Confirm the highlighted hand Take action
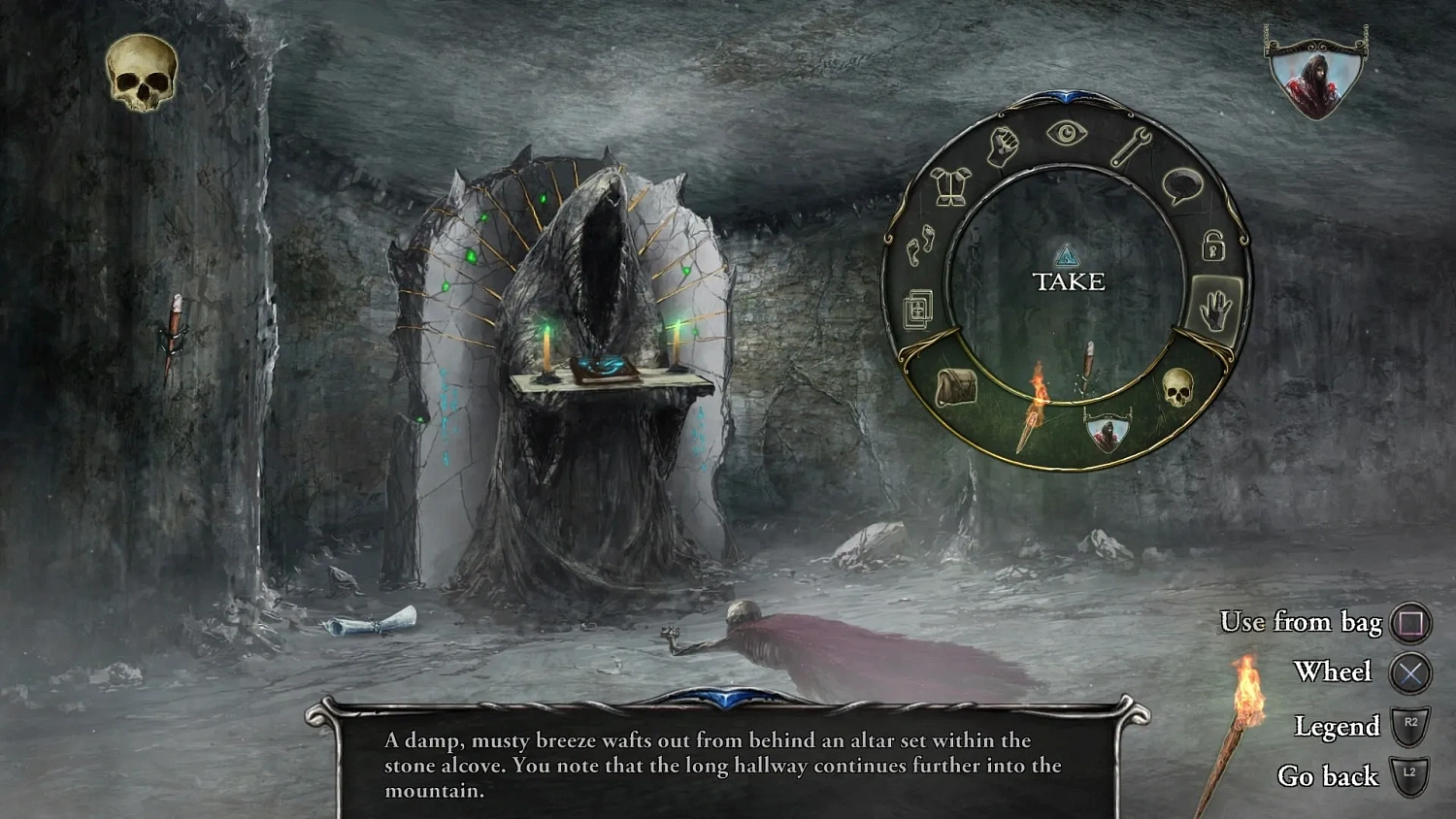The height and width of the screenshot is (819, 1456). coord(1216,308)
